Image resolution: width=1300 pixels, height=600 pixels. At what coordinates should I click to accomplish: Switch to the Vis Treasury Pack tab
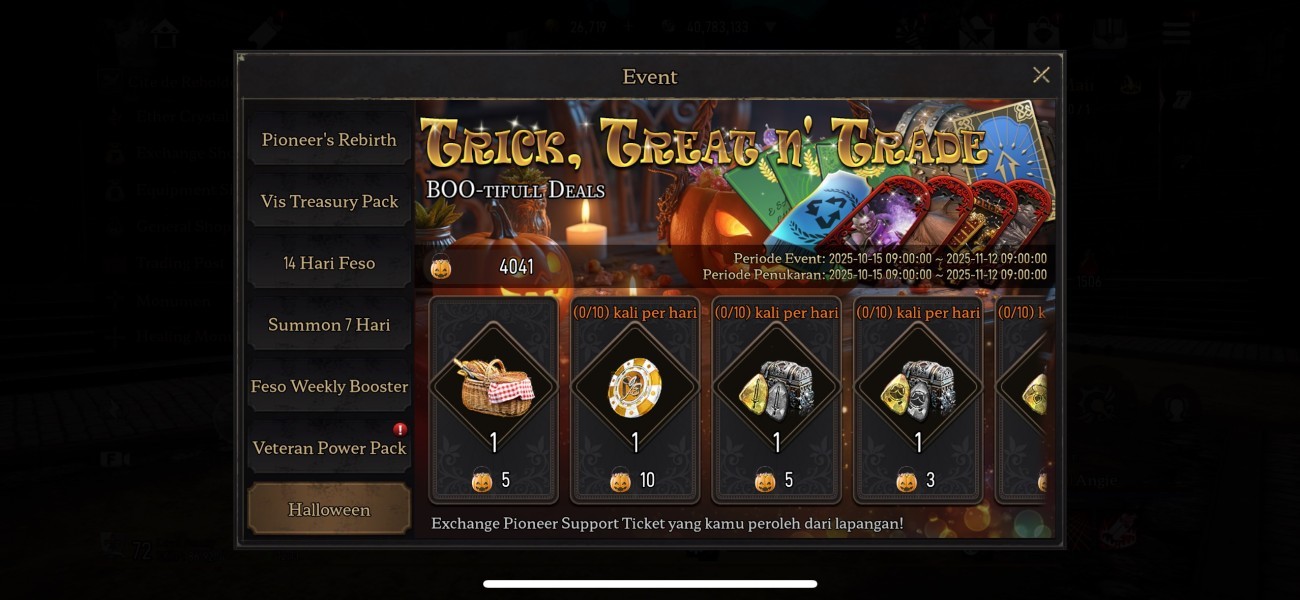pos(329,201)
